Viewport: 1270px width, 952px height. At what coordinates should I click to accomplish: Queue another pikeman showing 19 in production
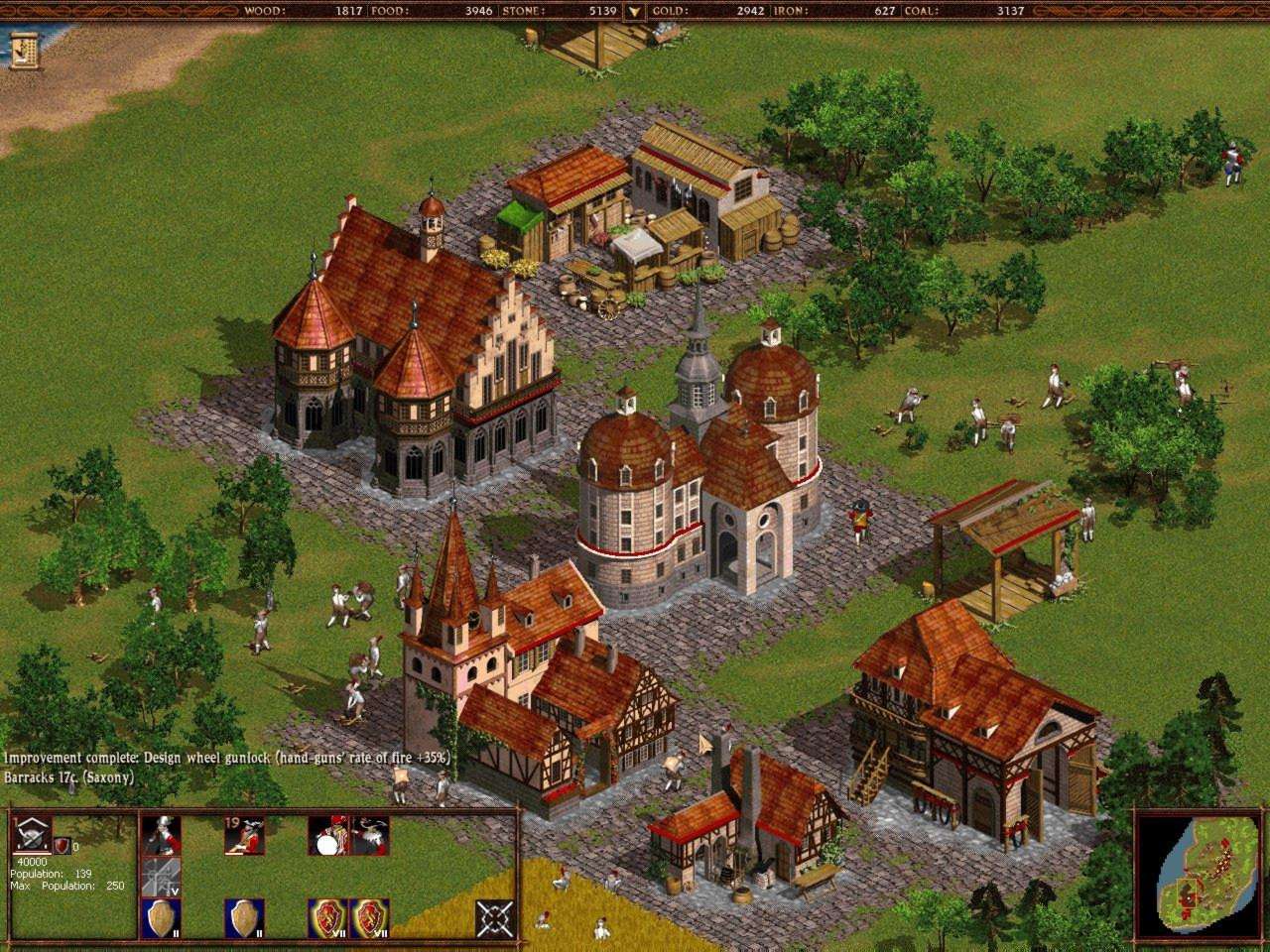[243, 834]
